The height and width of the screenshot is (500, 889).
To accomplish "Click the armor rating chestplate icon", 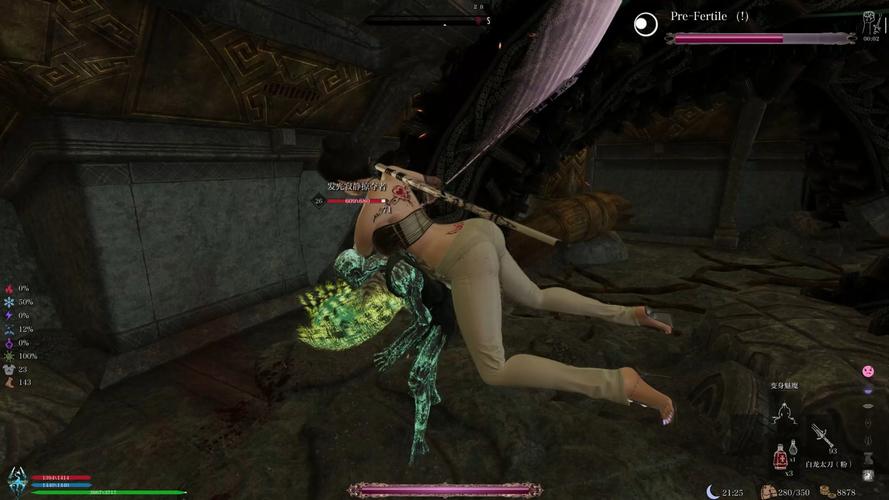I will pyautogui.click(x=9, y=369).
